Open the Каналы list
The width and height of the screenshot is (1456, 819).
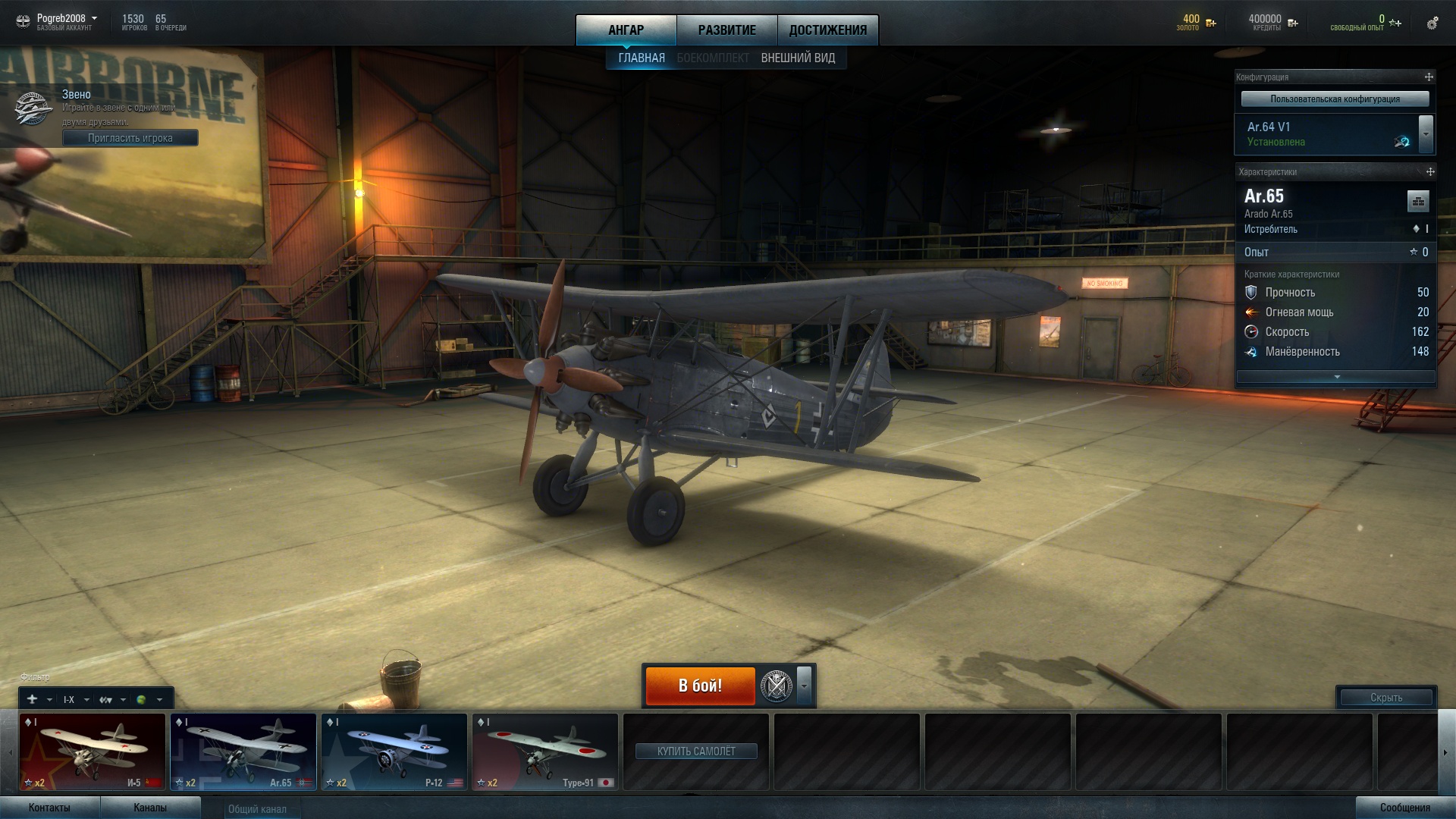tap(150, 808)
